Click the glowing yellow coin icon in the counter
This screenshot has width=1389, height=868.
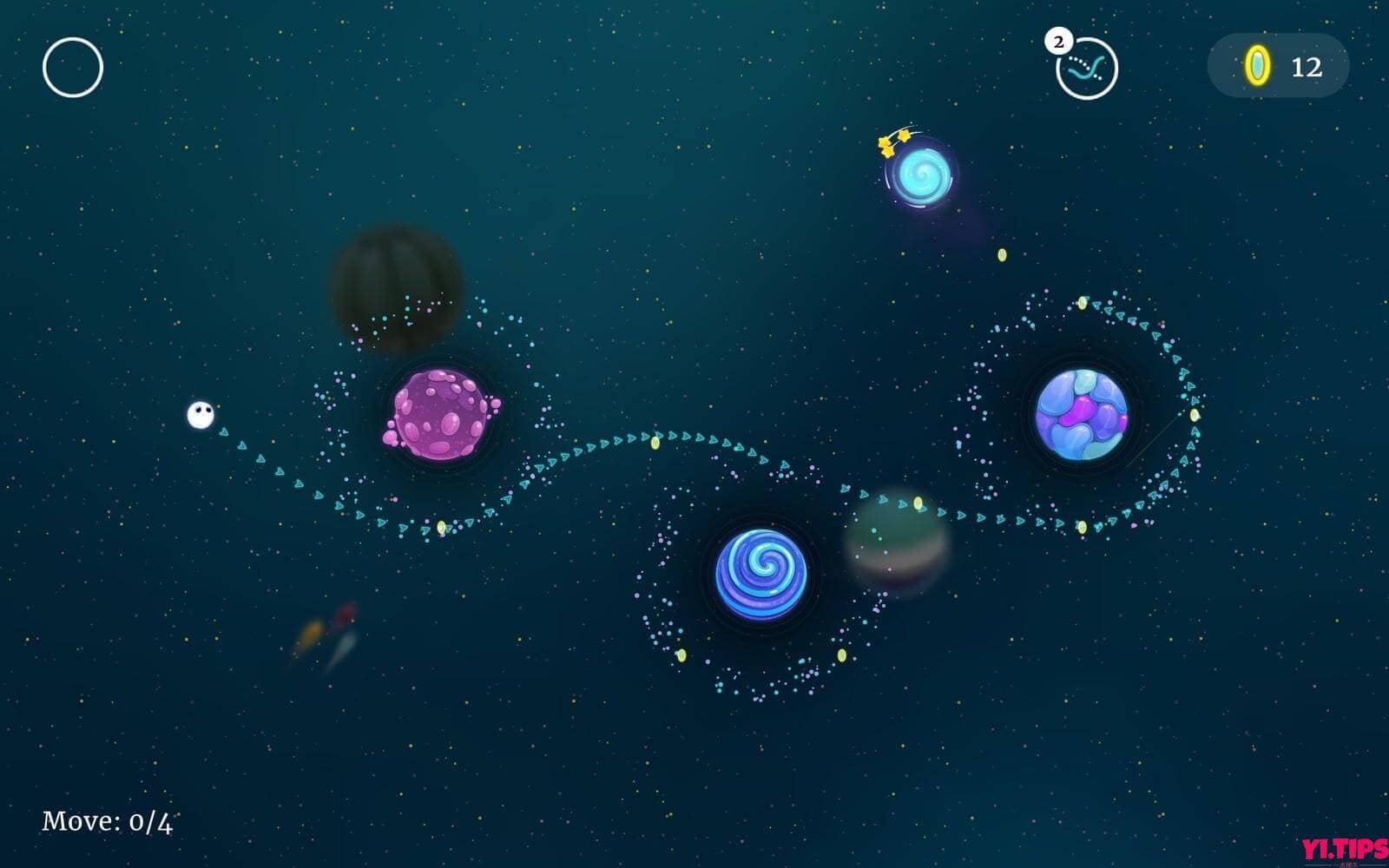1256,65
